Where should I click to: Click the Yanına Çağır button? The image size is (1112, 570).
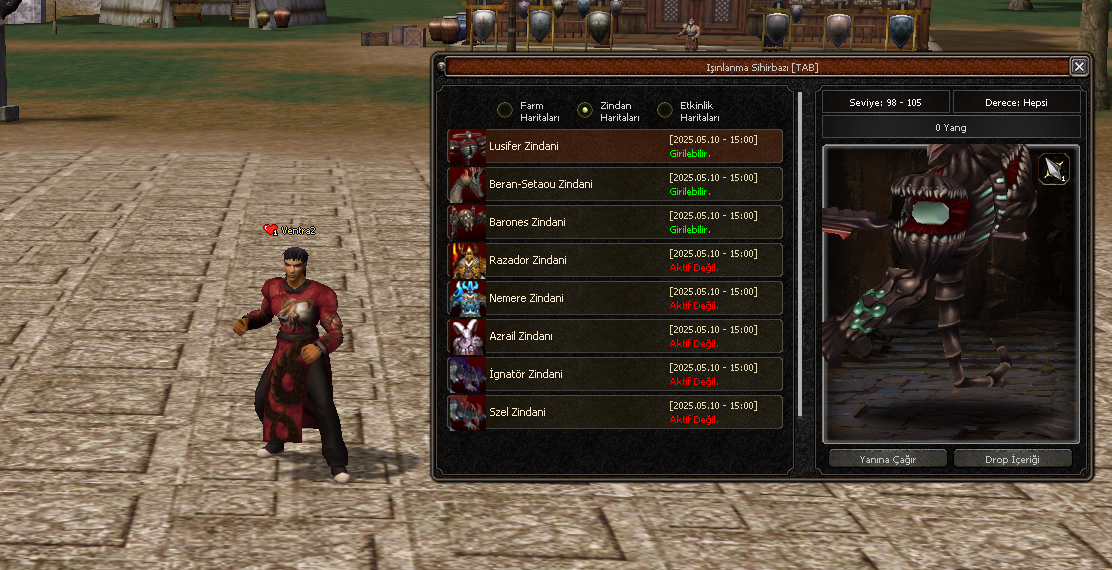pos(888,459)
